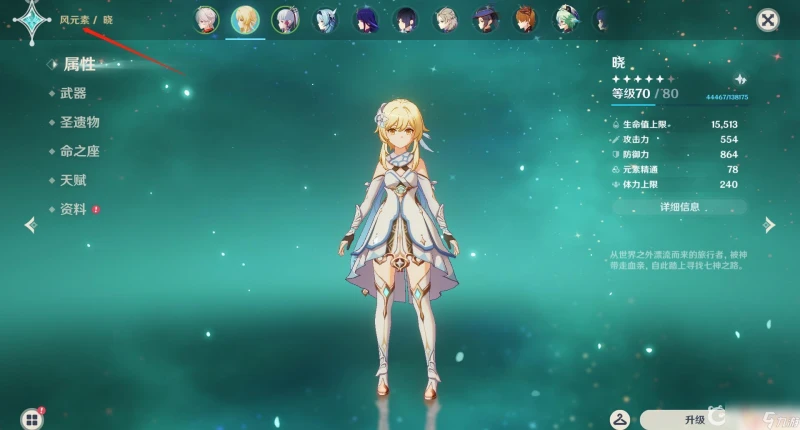Screen dimensions: 800x430
Task: Open the 天赋 talents section
Action: click(x=73, y=180)
